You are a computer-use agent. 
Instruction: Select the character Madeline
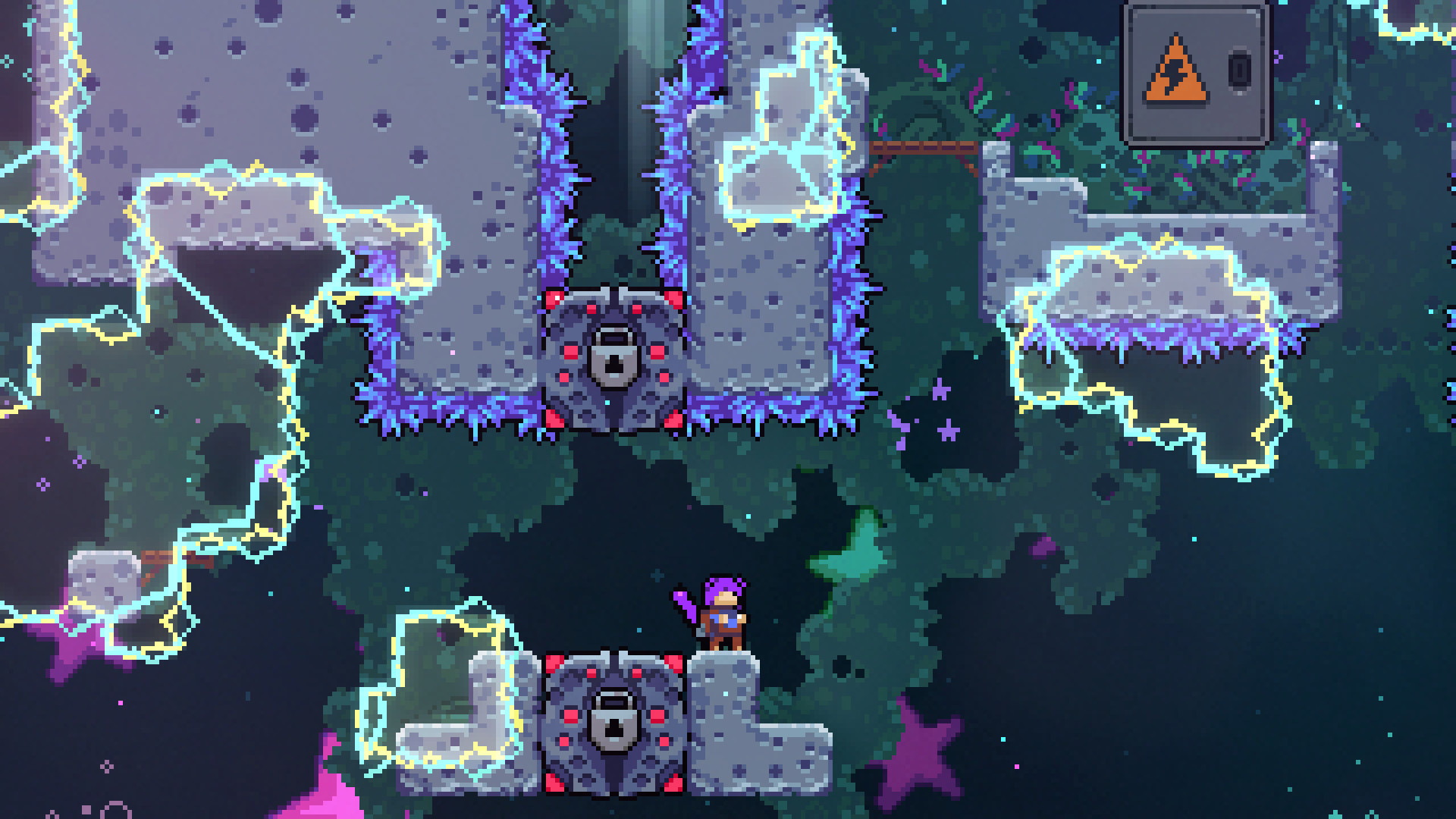tap(724, 614)
